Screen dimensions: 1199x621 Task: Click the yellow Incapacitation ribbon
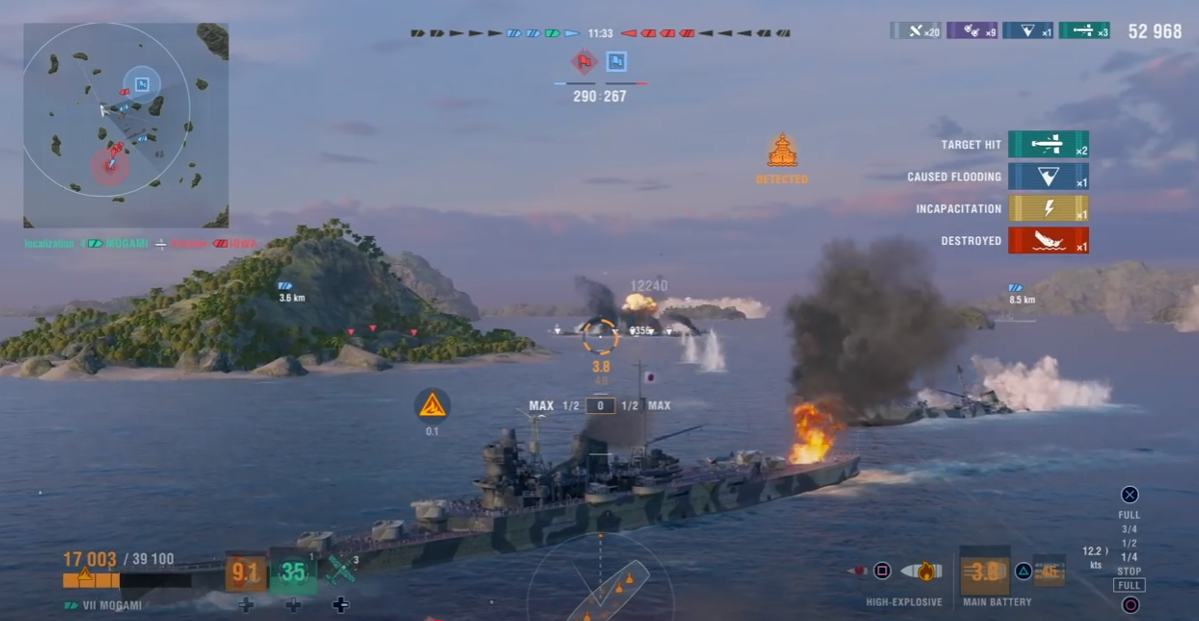[x=1048, y=209]
